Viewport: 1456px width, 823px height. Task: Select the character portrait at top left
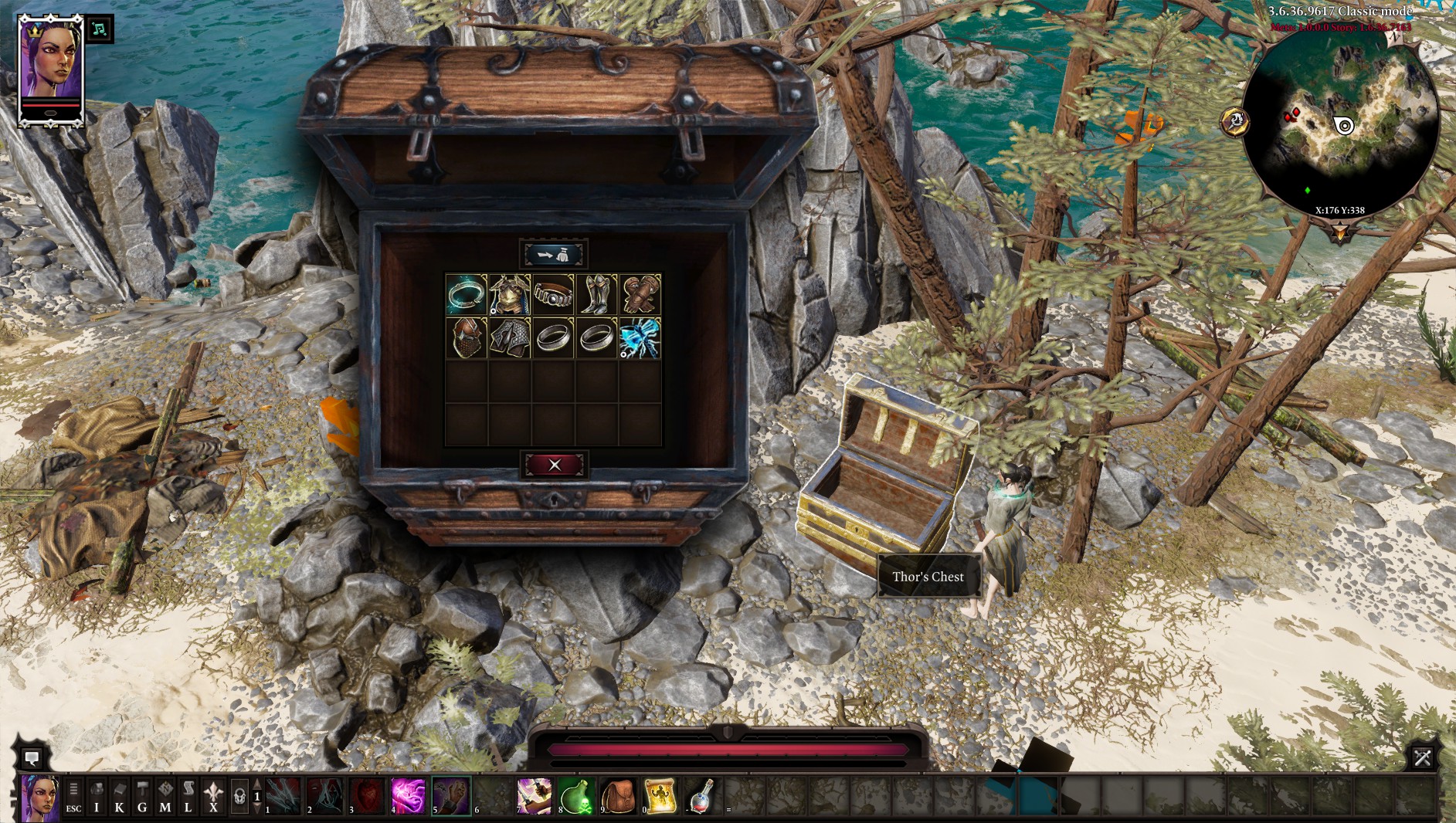50,69
